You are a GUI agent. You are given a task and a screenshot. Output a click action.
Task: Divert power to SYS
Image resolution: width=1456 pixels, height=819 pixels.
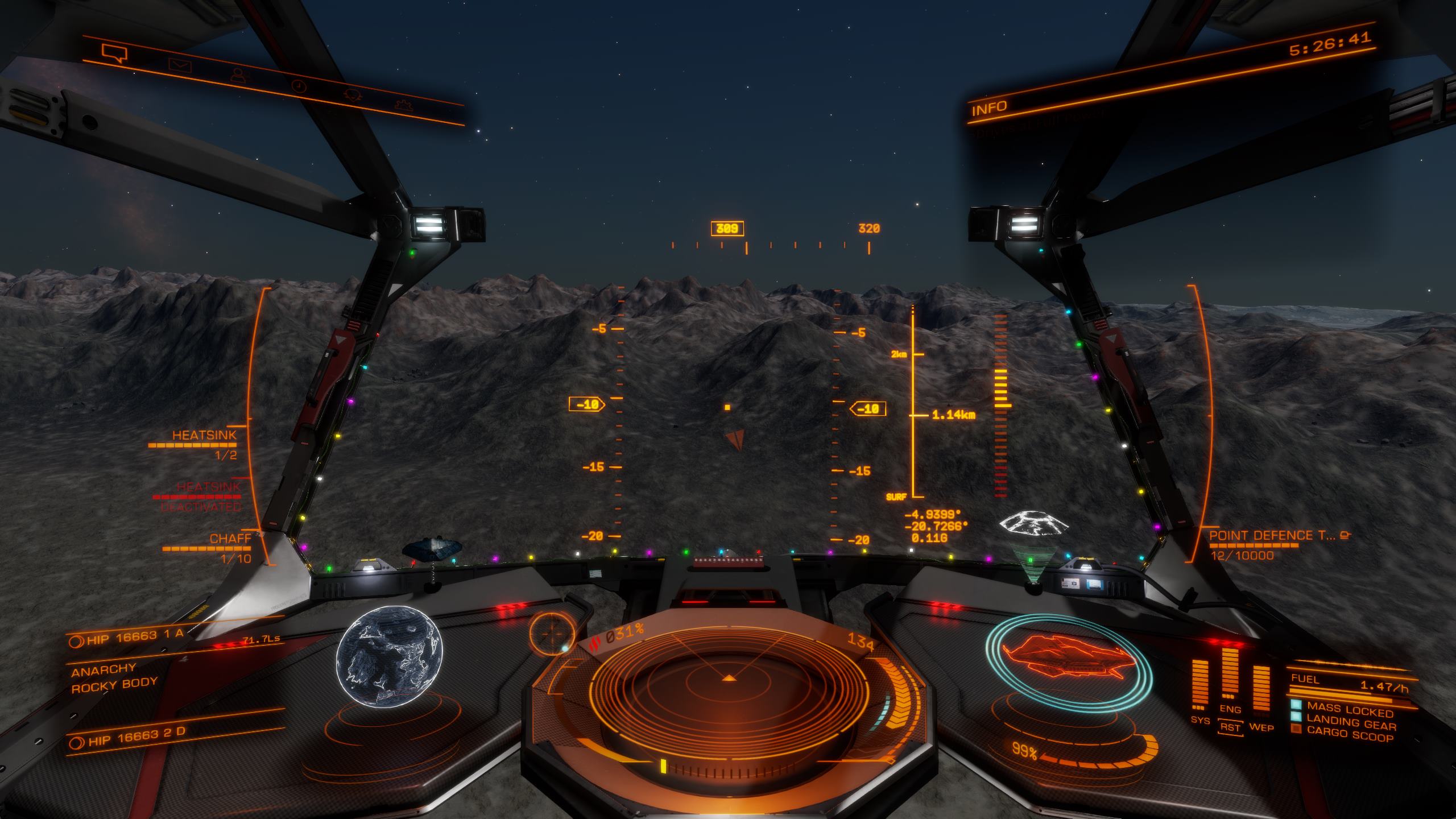pyautogui.click(x=1200, y=720)
